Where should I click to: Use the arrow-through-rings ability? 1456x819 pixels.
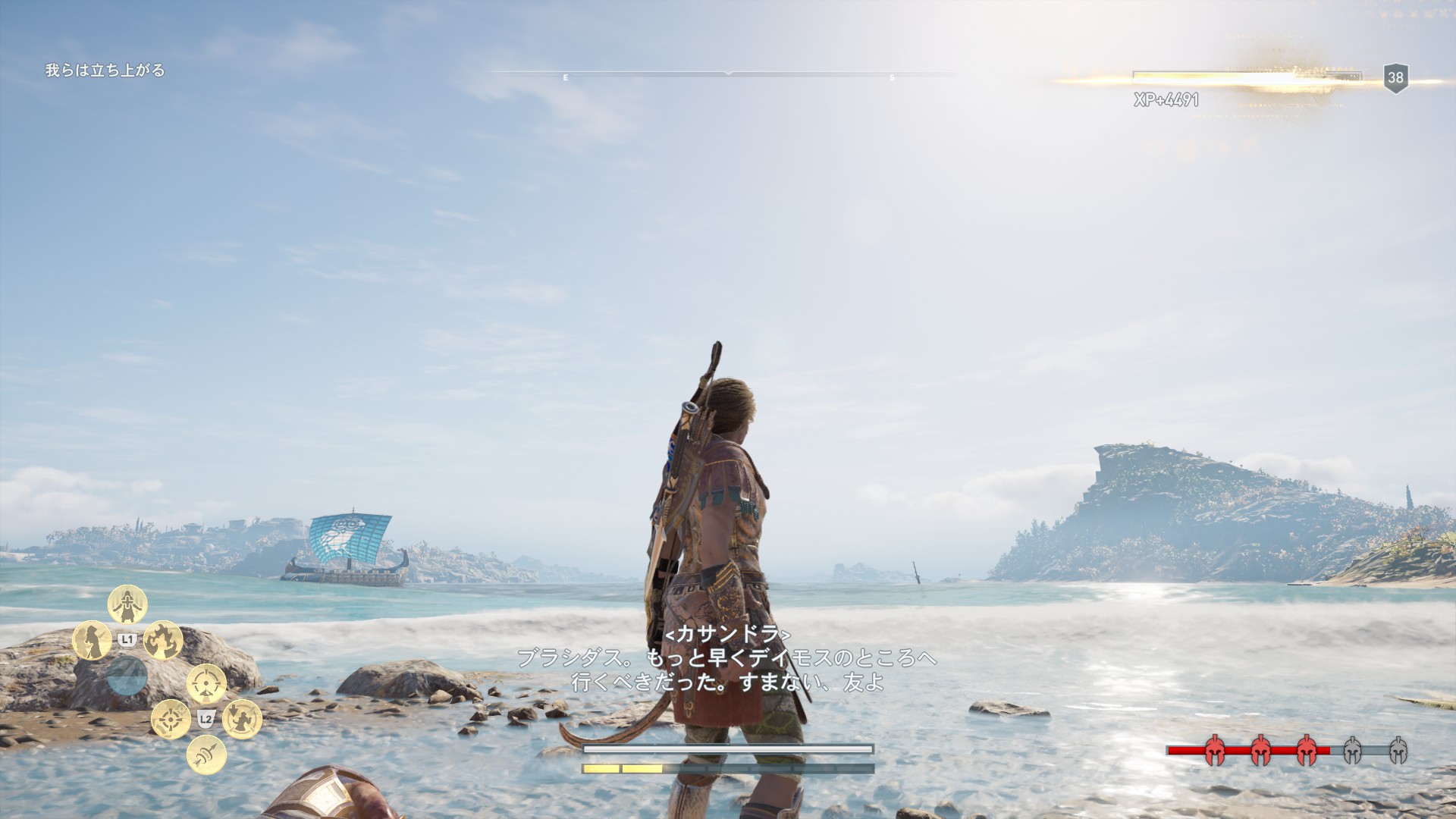pyautogui.click(x=206, y=755)
